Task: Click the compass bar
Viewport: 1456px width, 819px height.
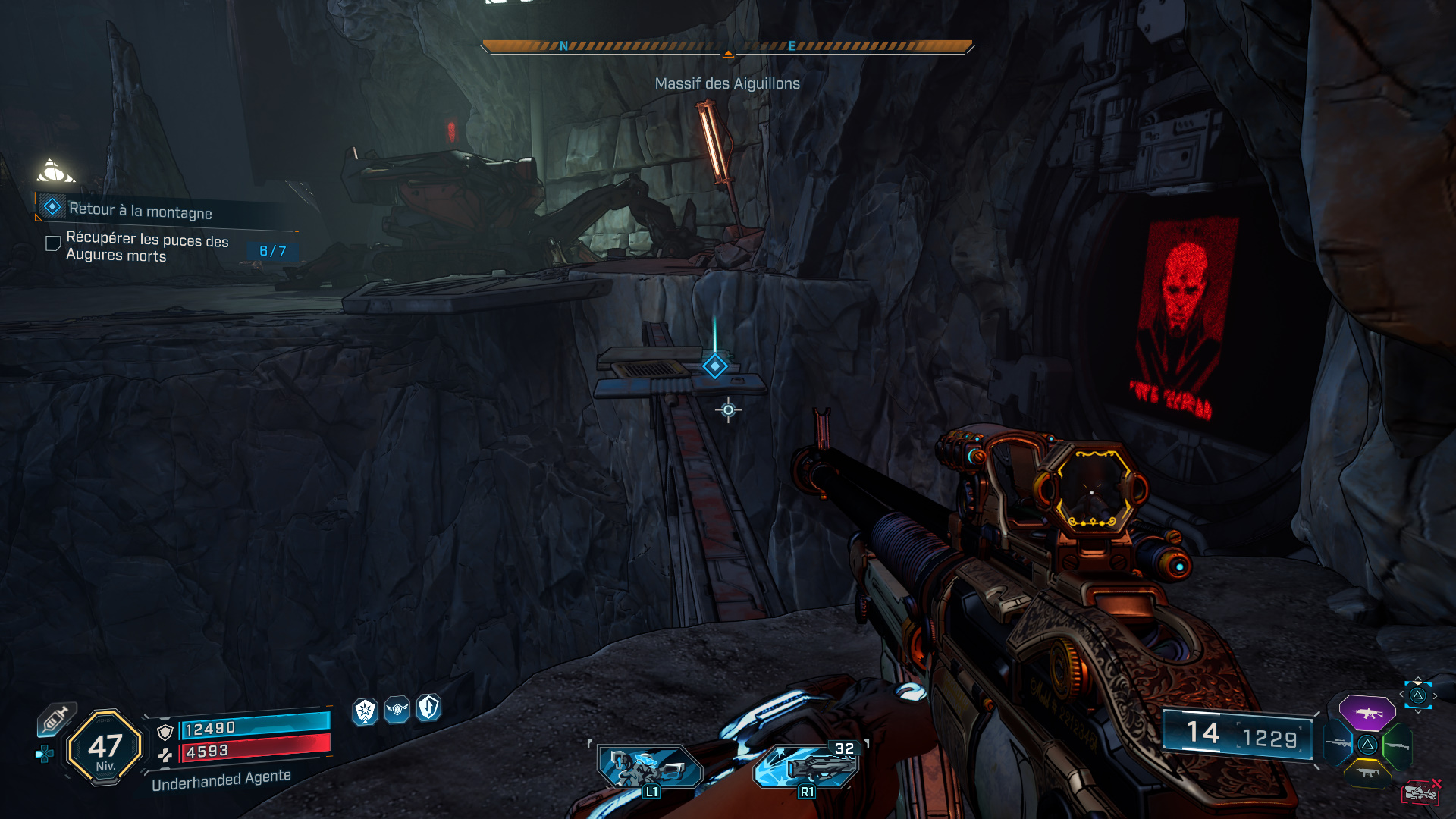Action: pyautogui.click(x=727, y=46)
